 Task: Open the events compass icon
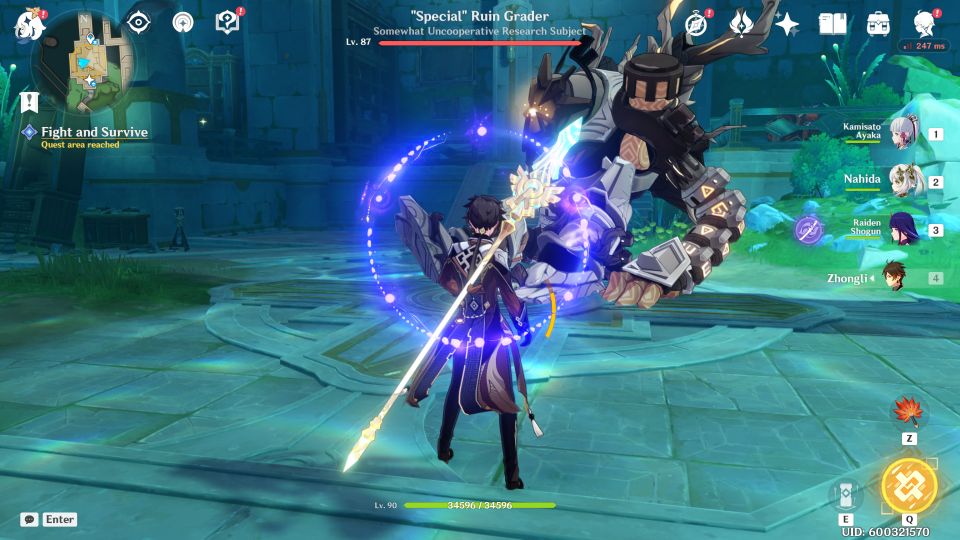coord(697,24)
